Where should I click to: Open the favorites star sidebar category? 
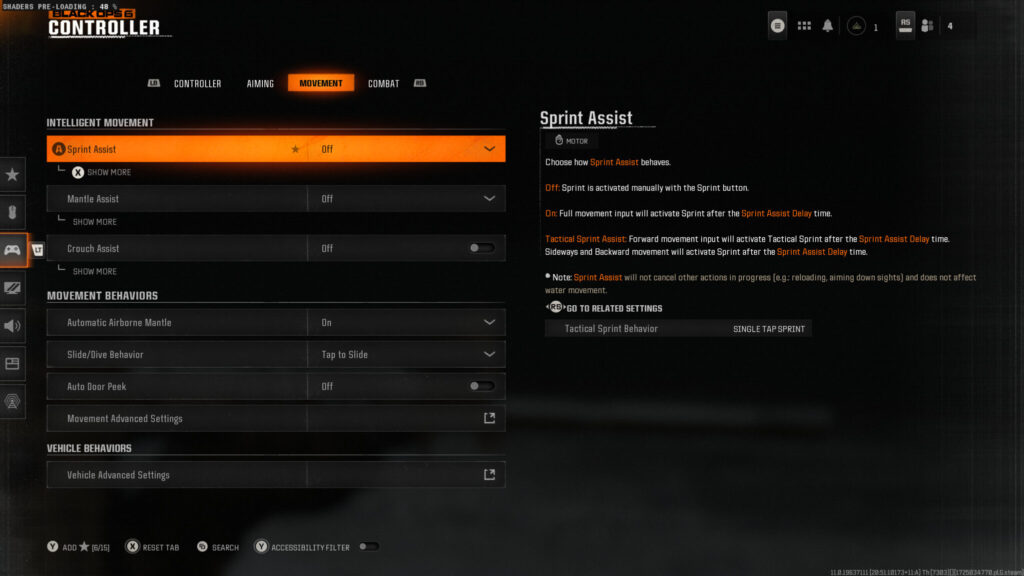(x=12, y=175)
